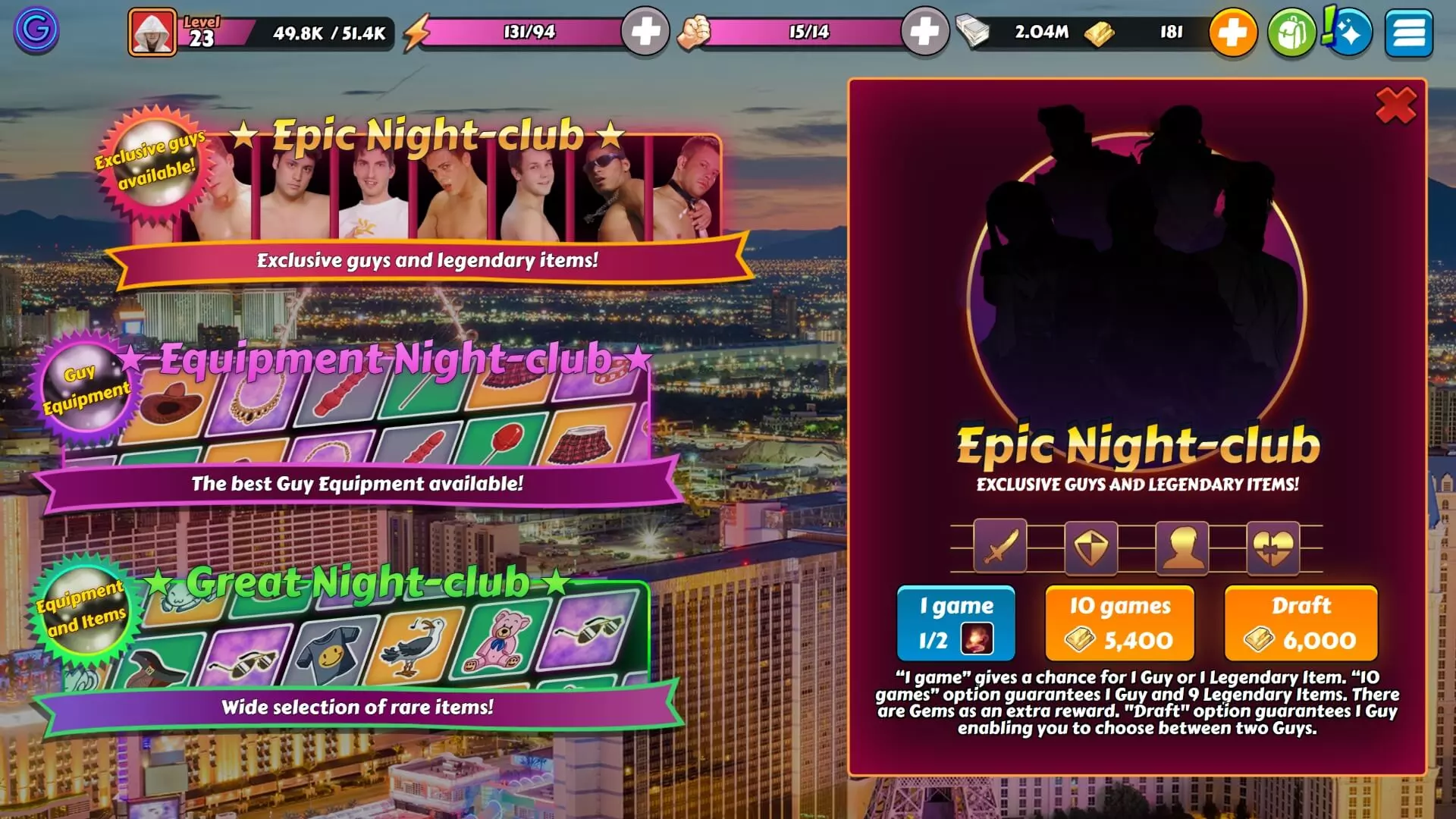Open the blue G logo overlay
This screenshot has height=819, width=1456.
36,30
